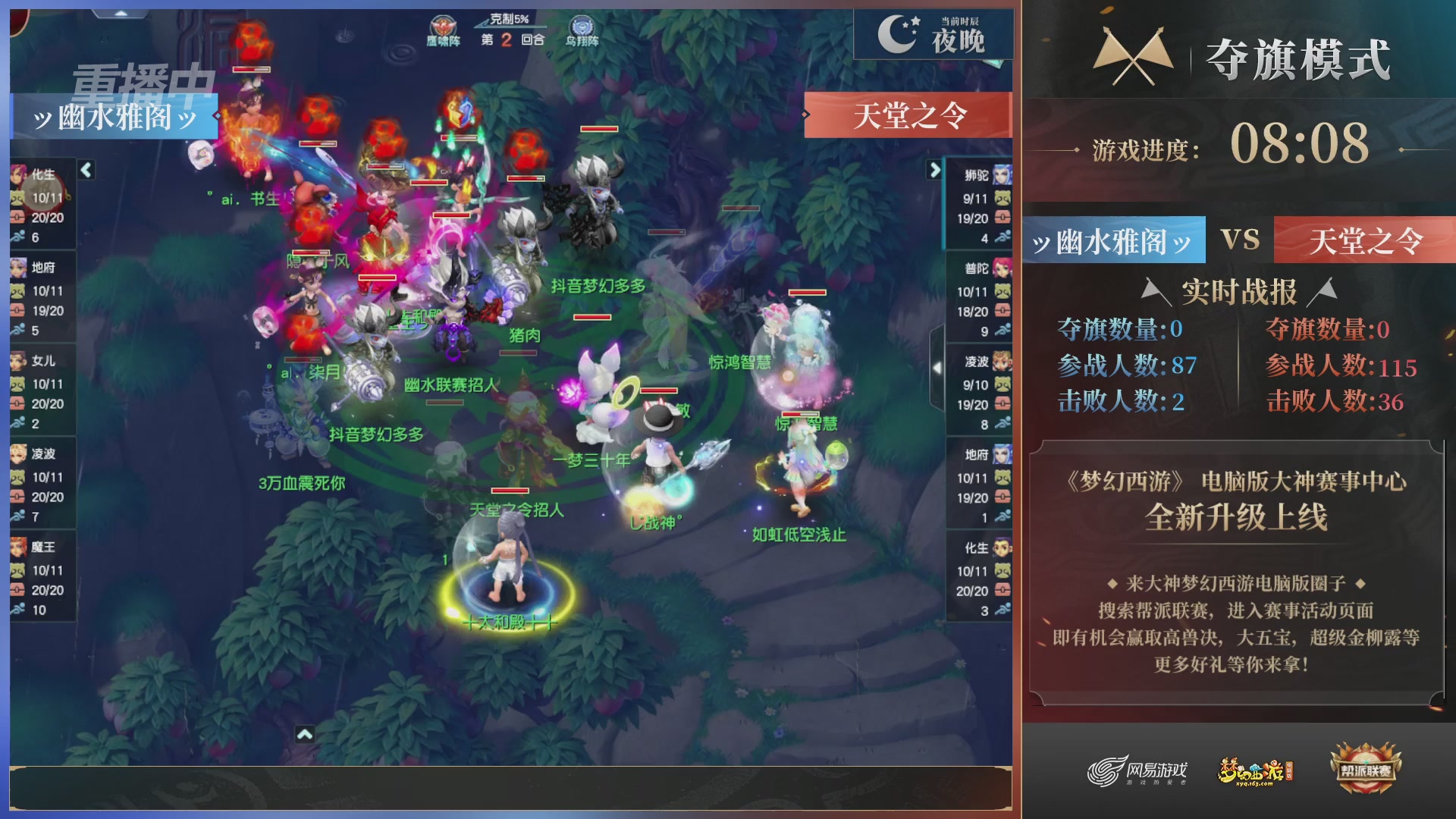The image size is (1456, 819).
Task: Select 天堂之令 in the VS matchup panel
Action: 1365,240
